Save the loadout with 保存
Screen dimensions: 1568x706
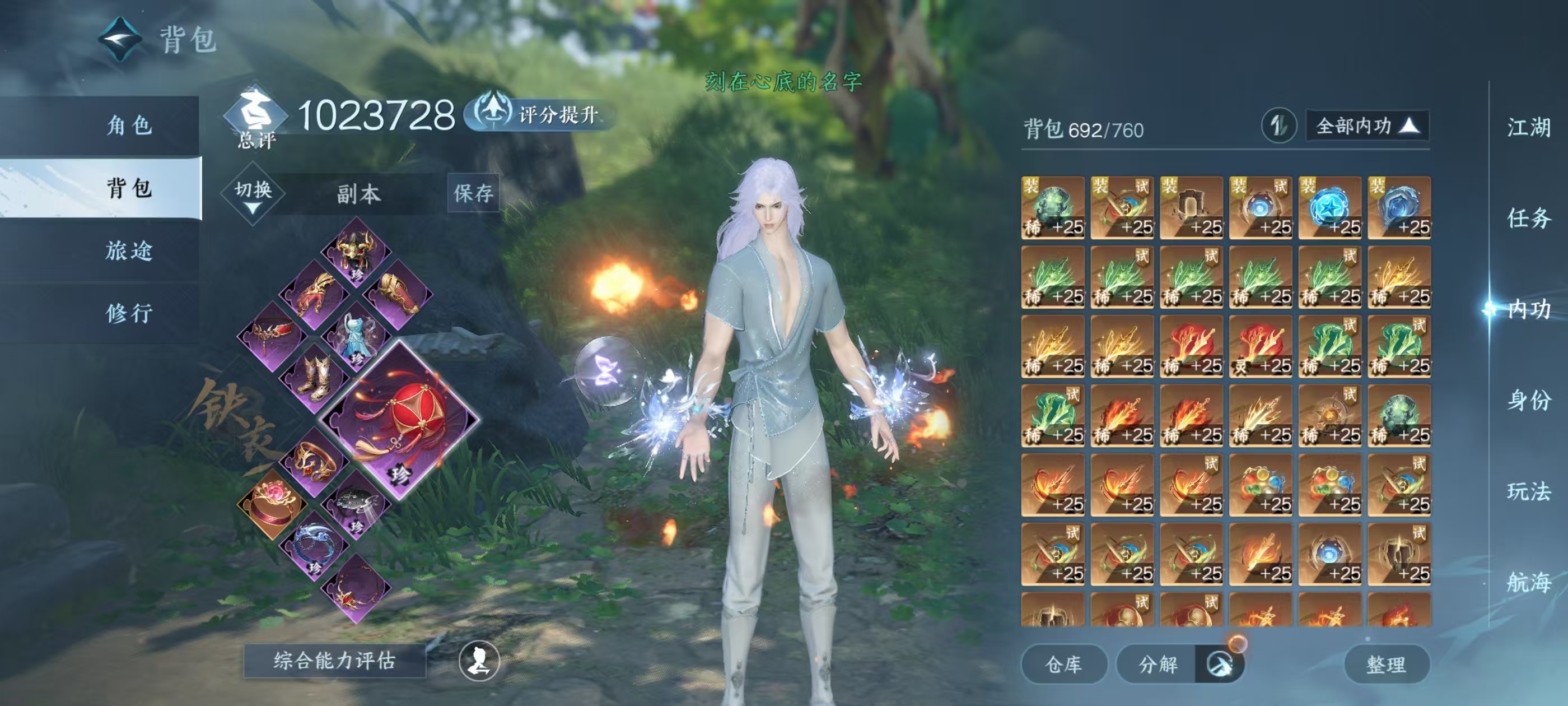click(473, 194)
